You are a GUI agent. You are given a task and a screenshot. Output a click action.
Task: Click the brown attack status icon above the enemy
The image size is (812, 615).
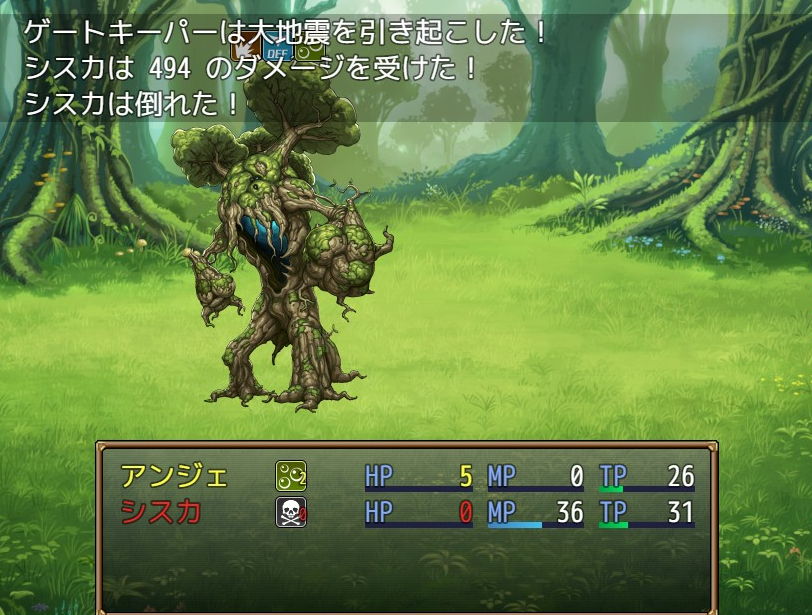tap(244, 47)
